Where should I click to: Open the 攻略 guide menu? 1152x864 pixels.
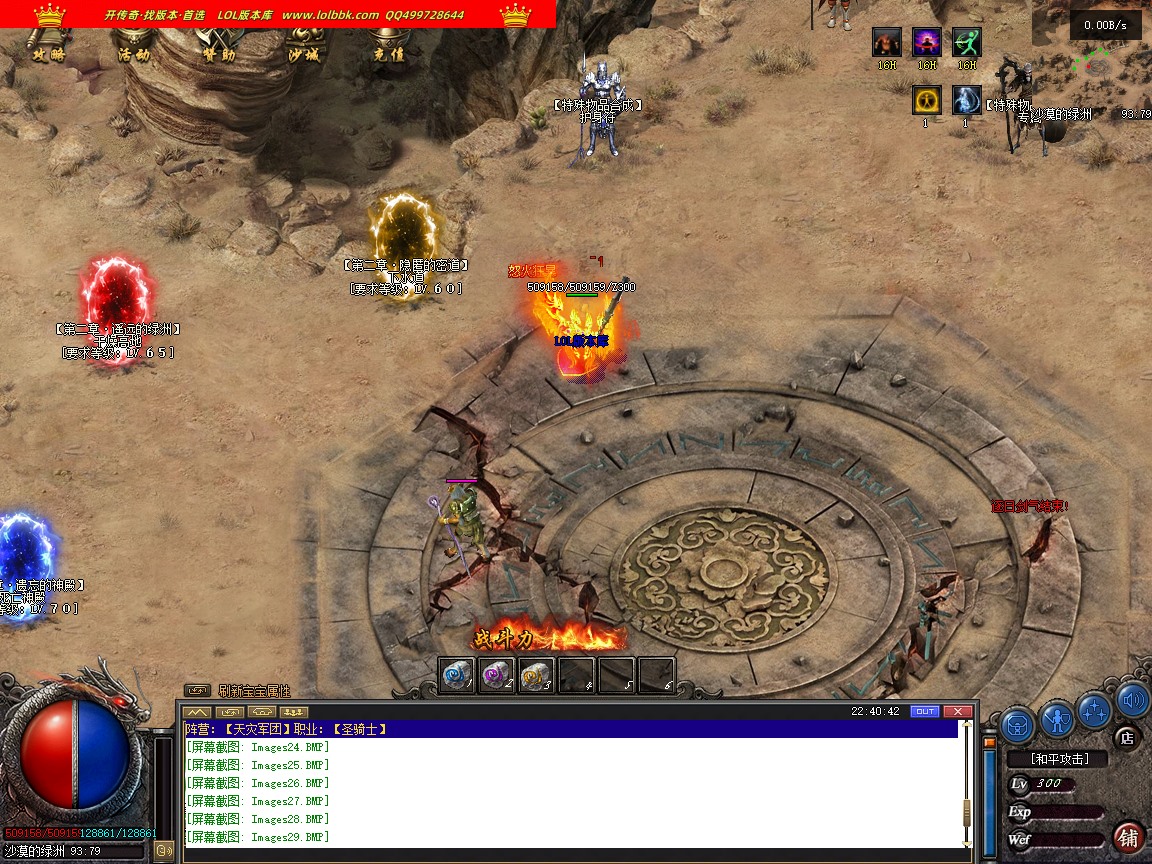click(x=48, y=54)
